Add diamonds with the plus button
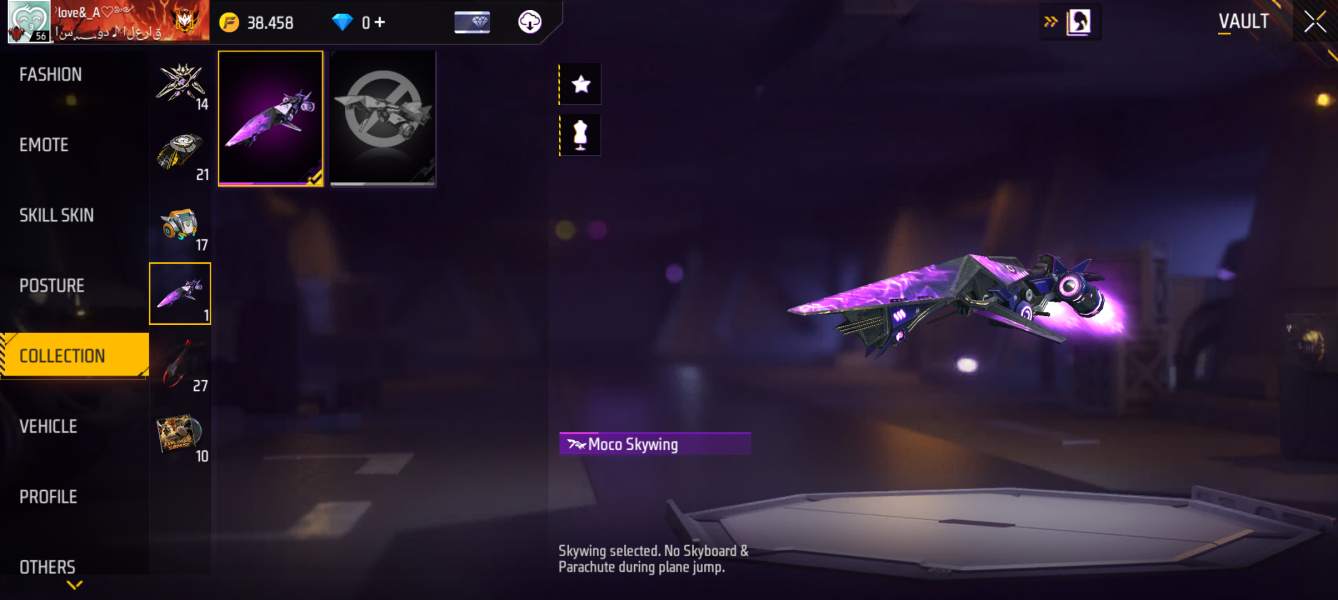This screenshot has width=1338, height=600. click(x=380, y=22)
